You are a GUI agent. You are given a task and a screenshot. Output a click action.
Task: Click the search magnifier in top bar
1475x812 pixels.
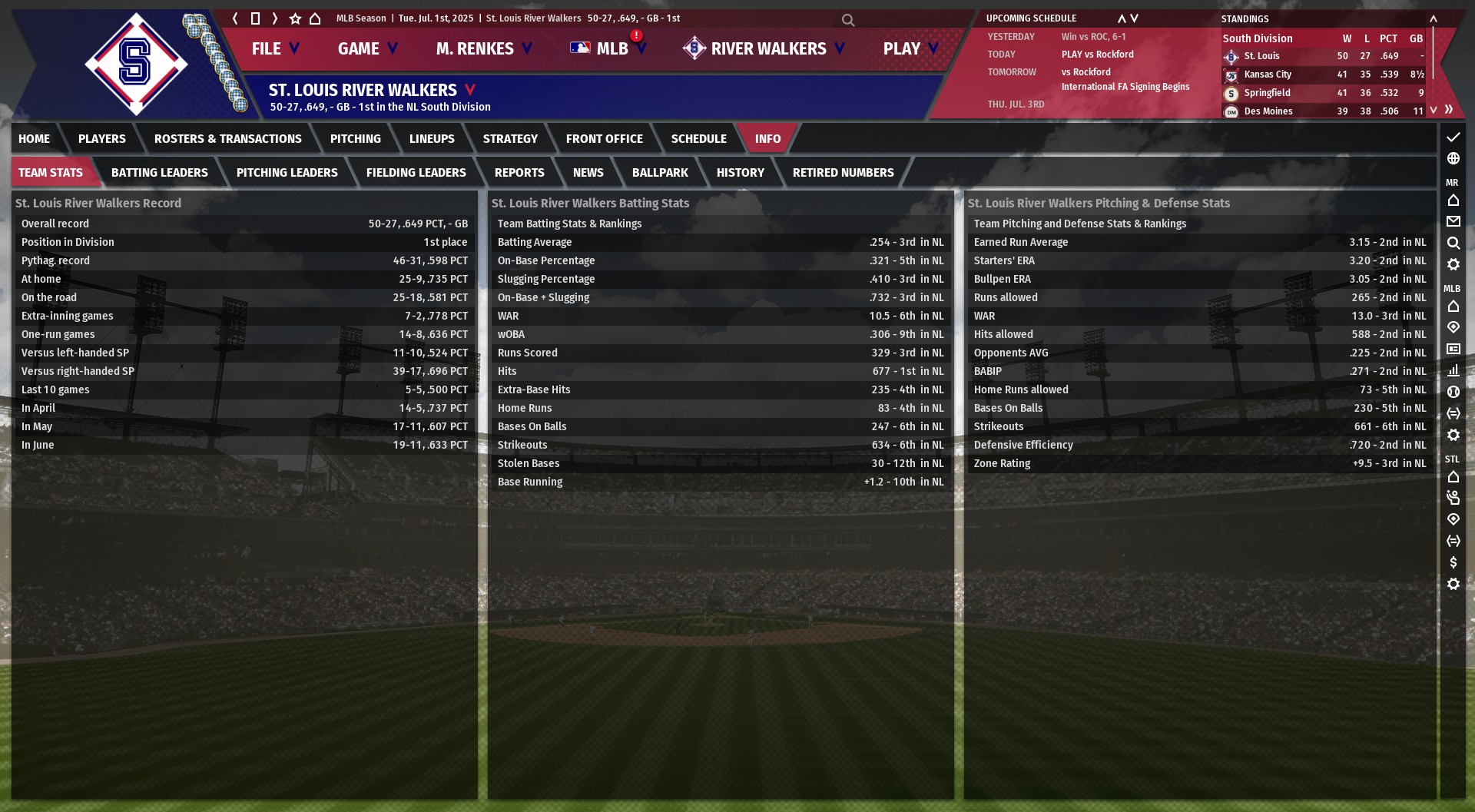pyautogui.click(x=848, y=20)
